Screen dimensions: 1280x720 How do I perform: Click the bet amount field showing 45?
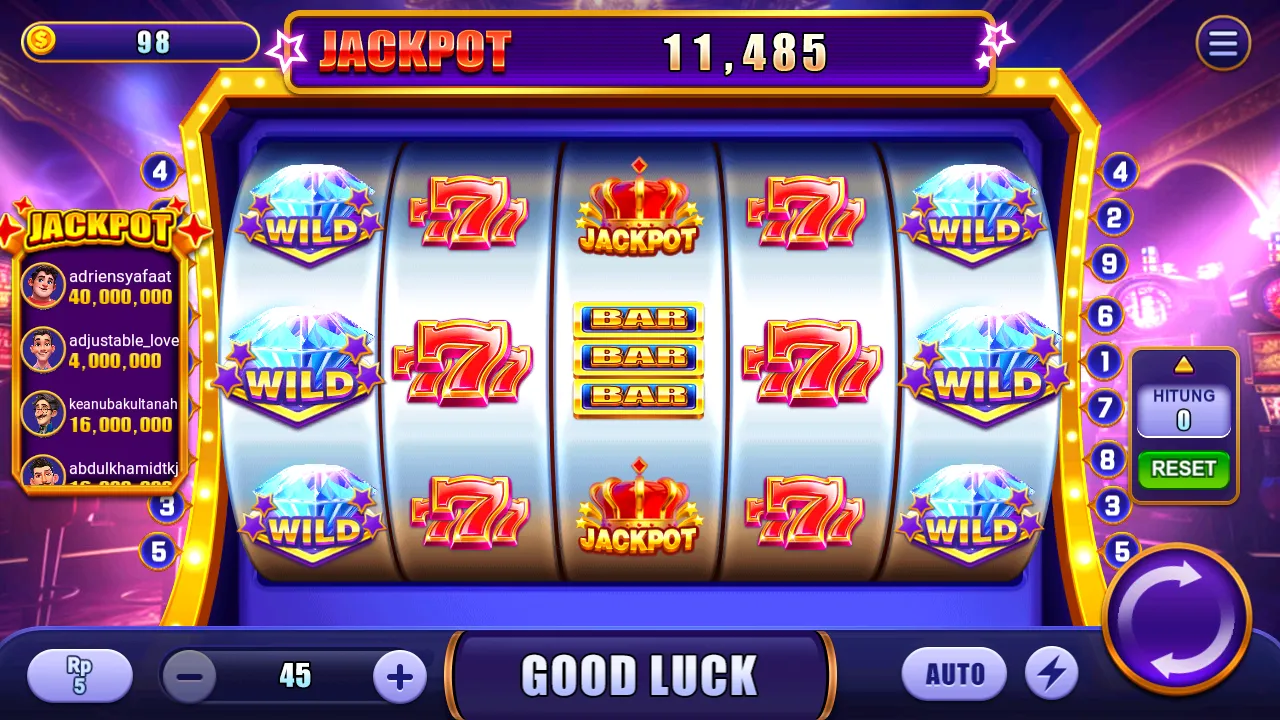(x=294, y=675)
